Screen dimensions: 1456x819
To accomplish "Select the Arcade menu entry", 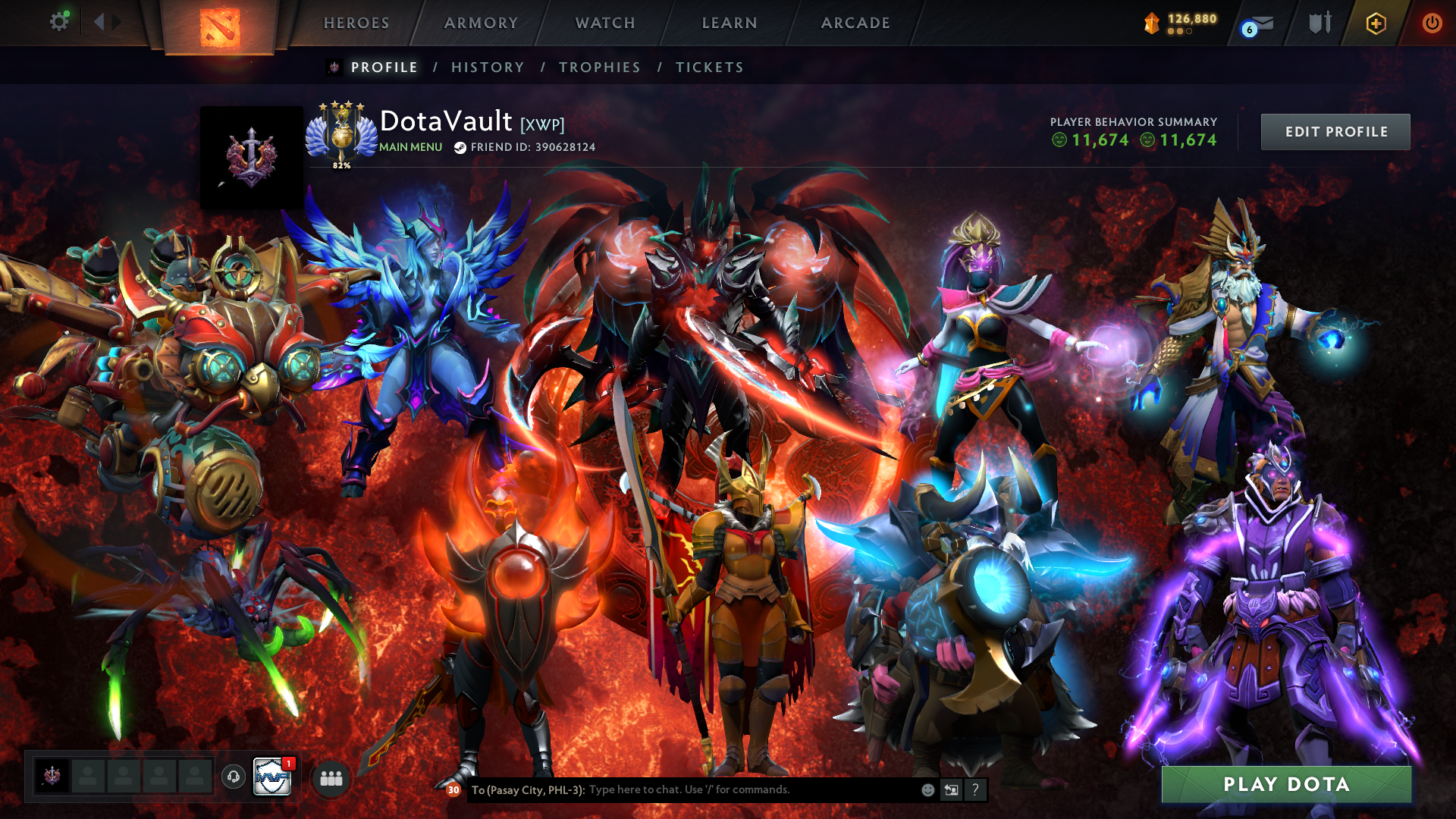I will pyautogui.click(x=855, y=23).
